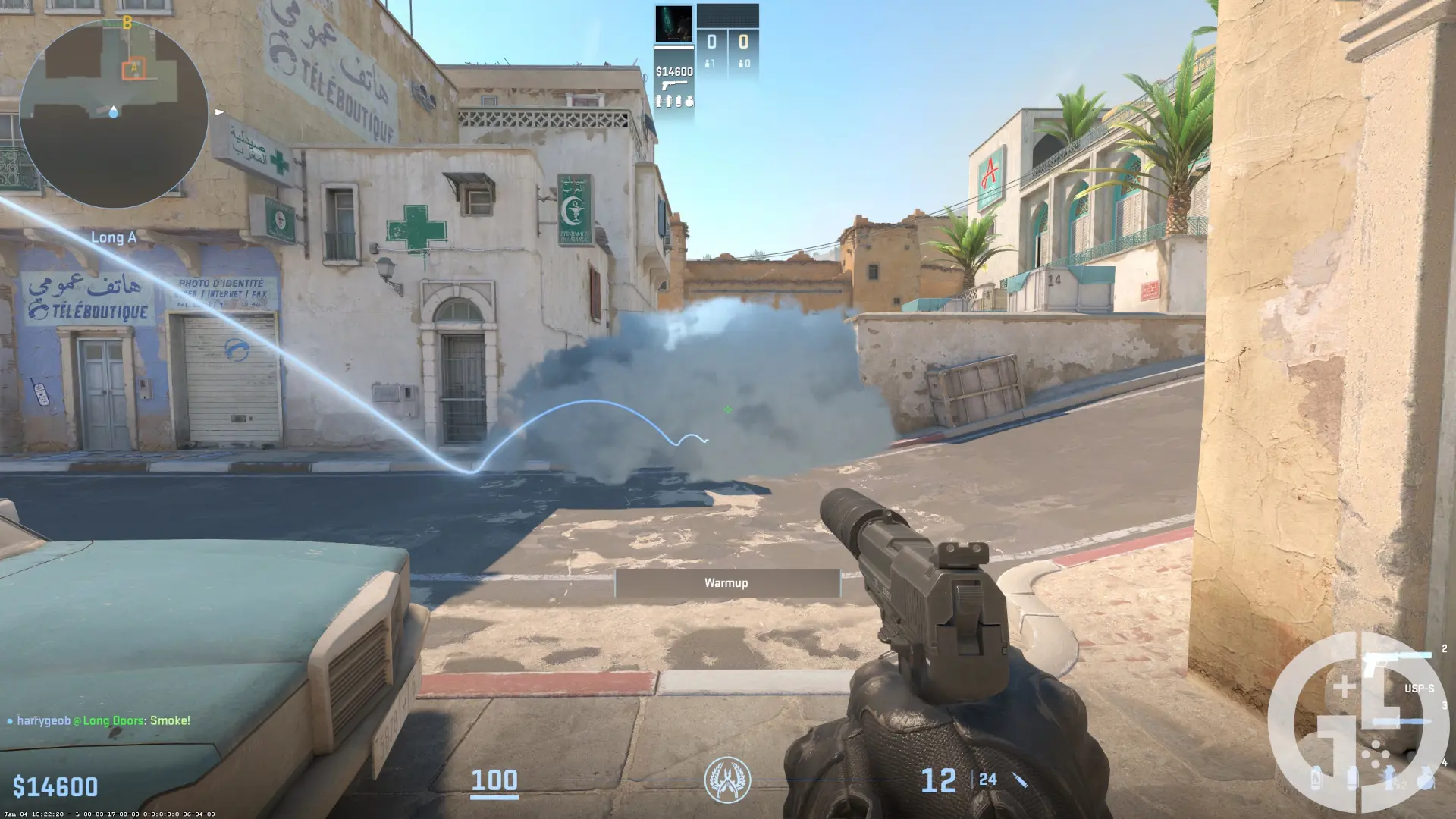Image resolution: width=1456 pixels, height=819 pixels.
Task: Click the player avatar thumbnail in the scoreboard
Action: 674,22
